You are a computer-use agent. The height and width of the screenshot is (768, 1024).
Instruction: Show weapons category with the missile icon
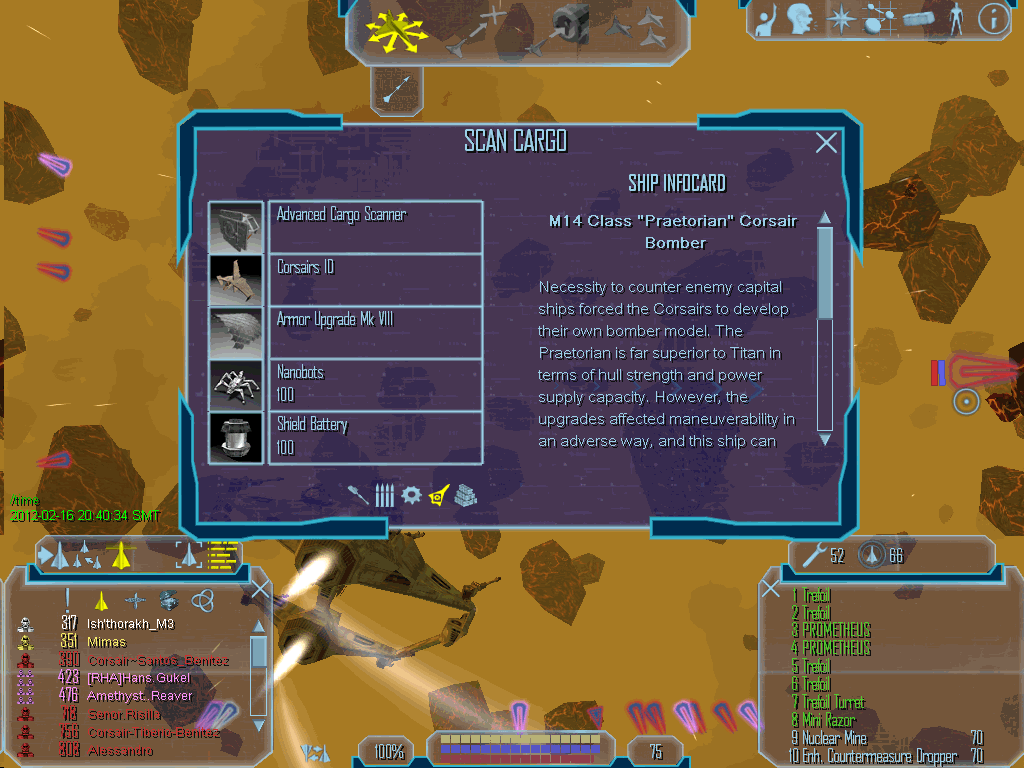point(360,494)
